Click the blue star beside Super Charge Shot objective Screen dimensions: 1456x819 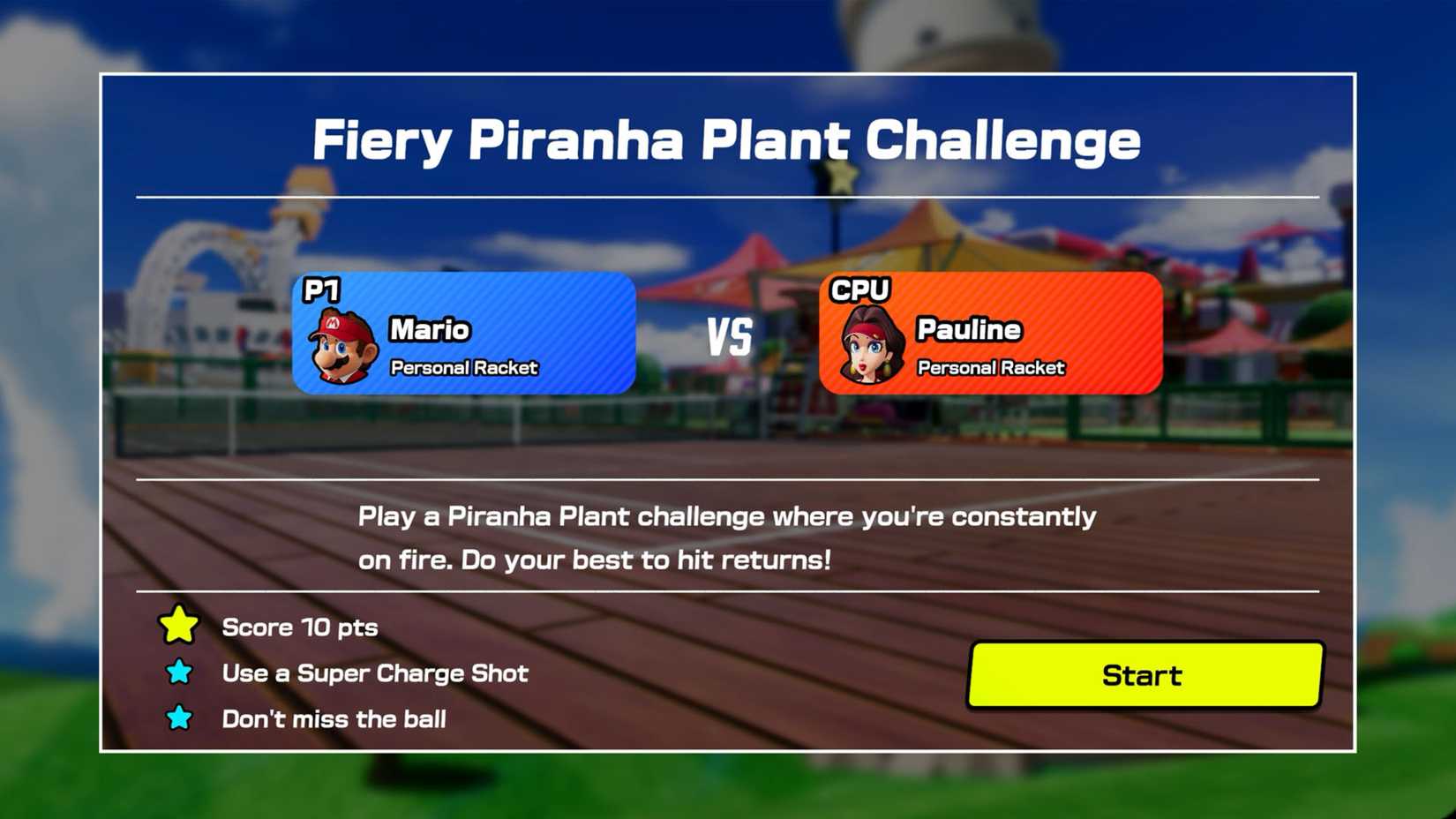point(179,672)
